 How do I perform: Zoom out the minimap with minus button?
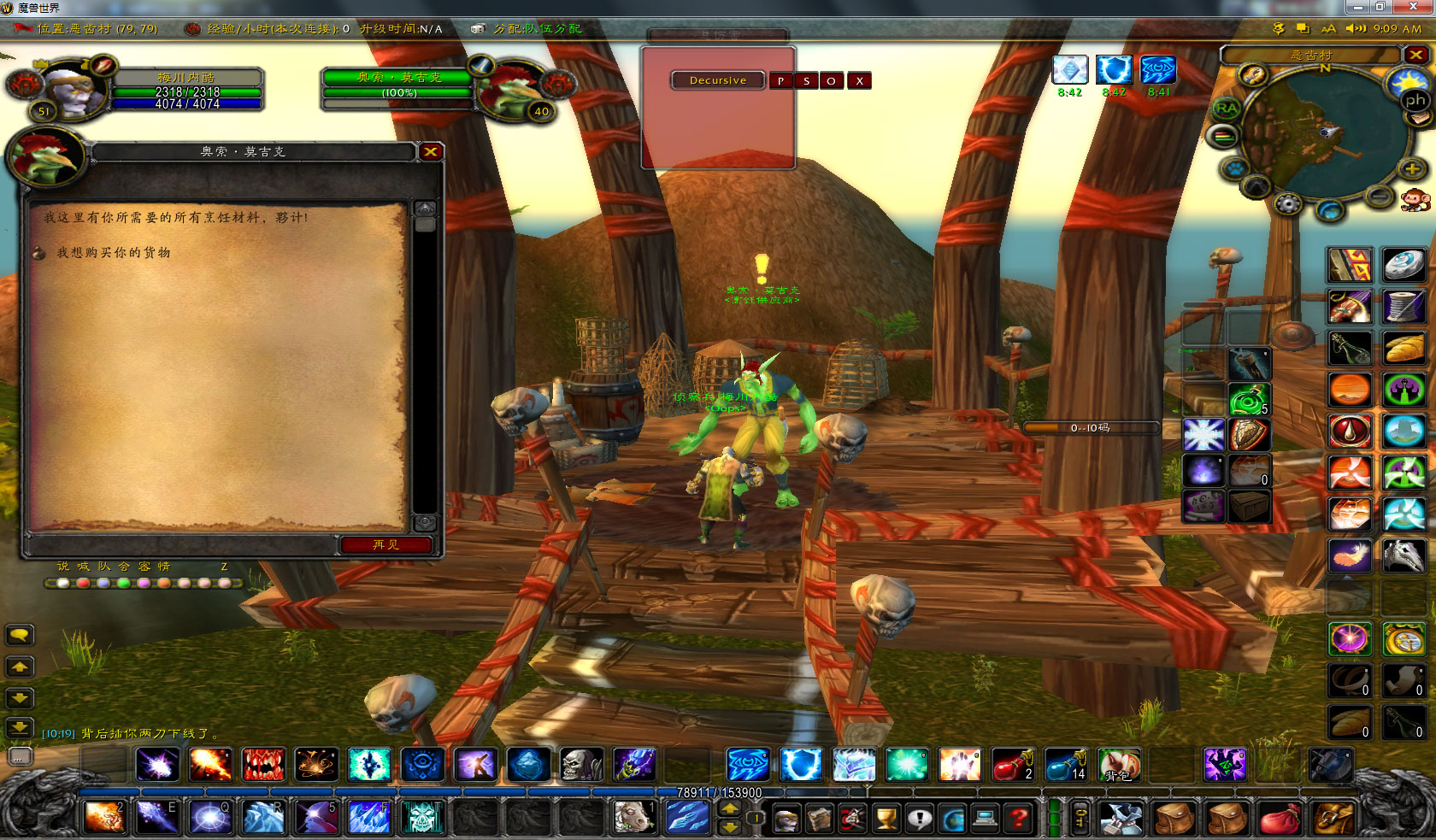click(x=1379, y=197)
